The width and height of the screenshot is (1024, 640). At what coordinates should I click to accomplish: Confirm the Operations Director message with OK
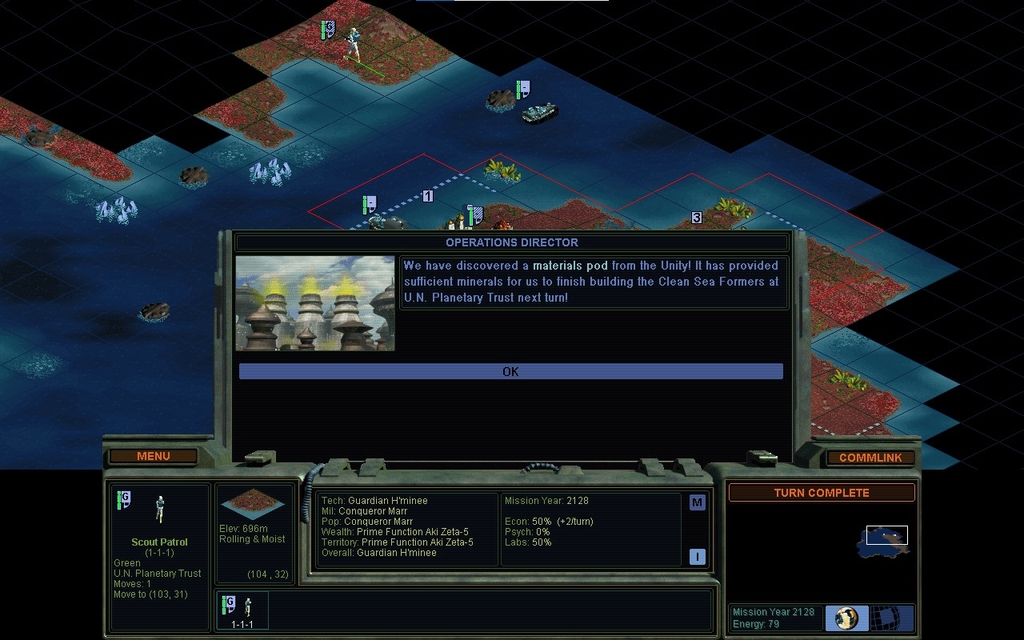click(510, 371)
